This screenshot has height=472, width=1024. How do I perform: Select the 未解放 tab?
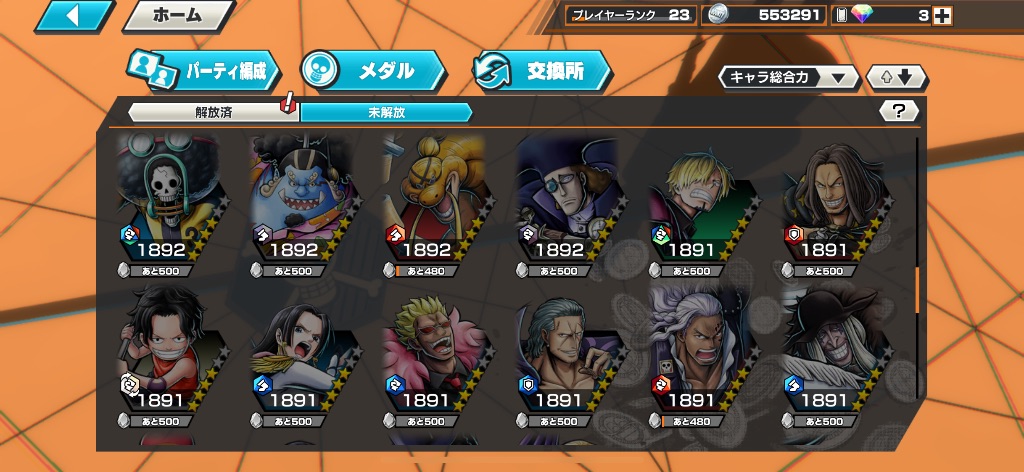coord(385,112)
